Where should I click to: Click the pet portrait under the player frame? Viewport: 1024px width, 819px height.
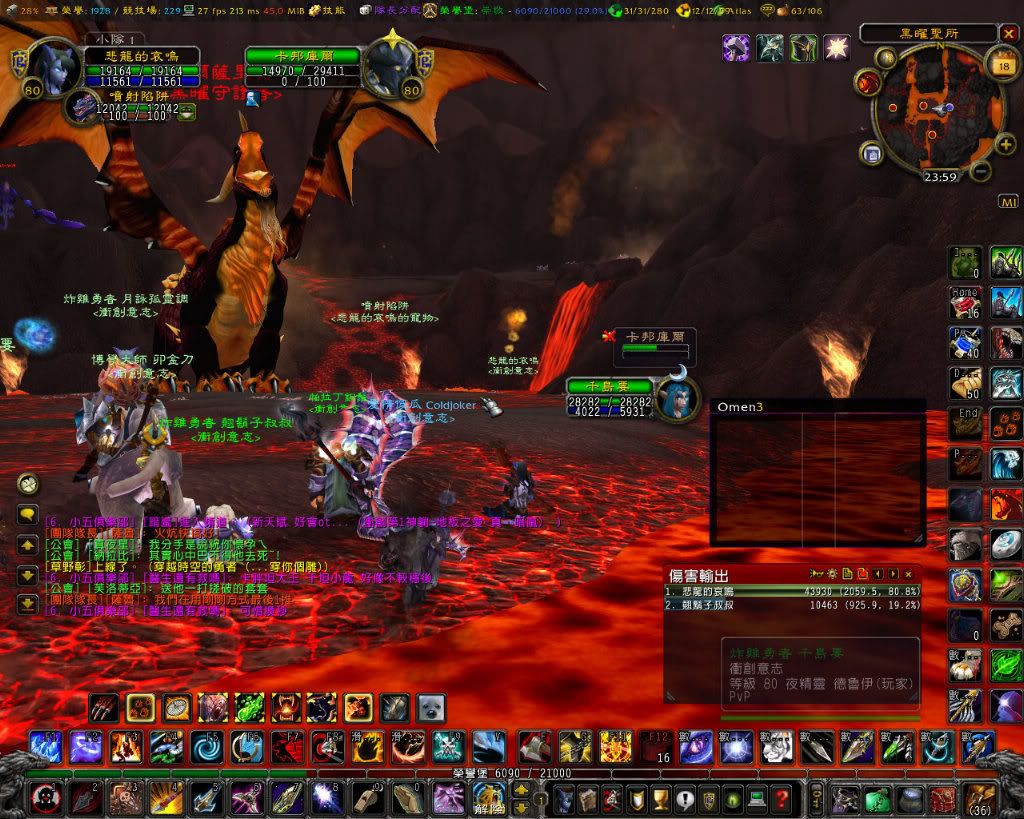80,108
